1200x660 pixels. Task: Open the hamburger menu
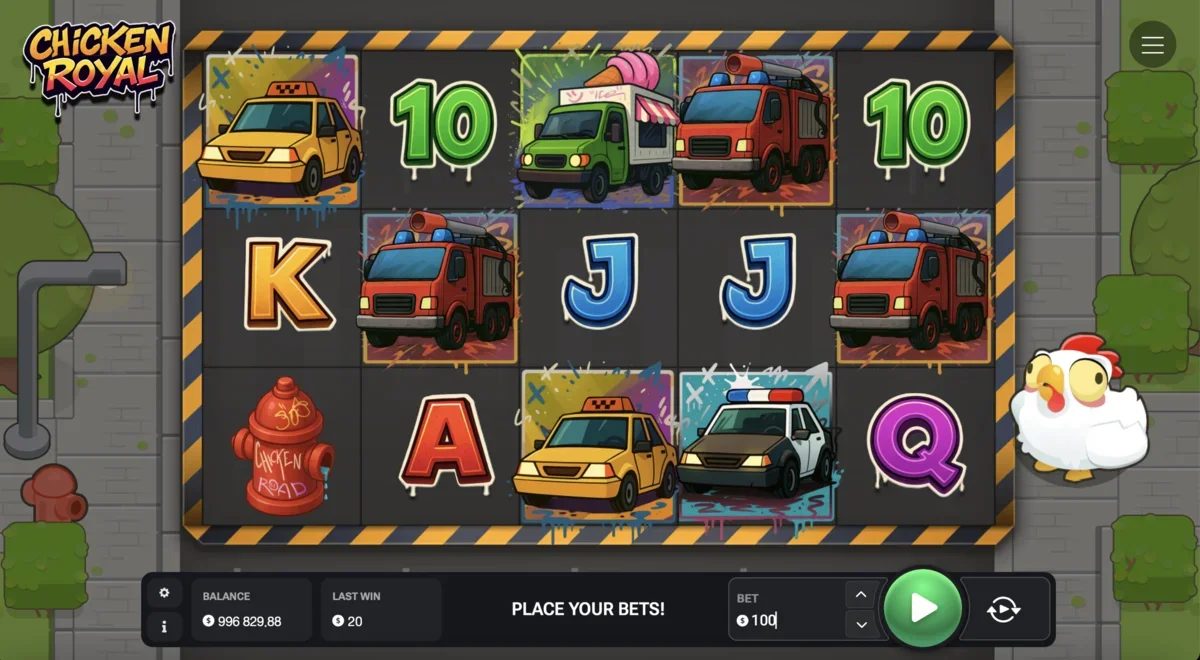point(1152,45)
